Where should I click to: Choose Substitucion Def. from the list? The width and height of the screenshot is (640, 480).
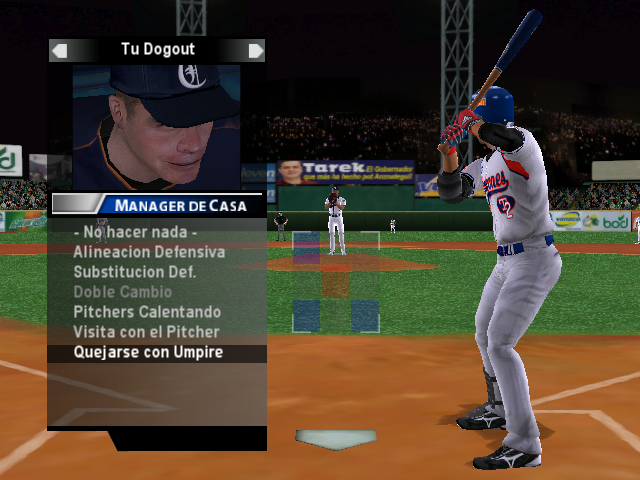click(x=134, y=272)
